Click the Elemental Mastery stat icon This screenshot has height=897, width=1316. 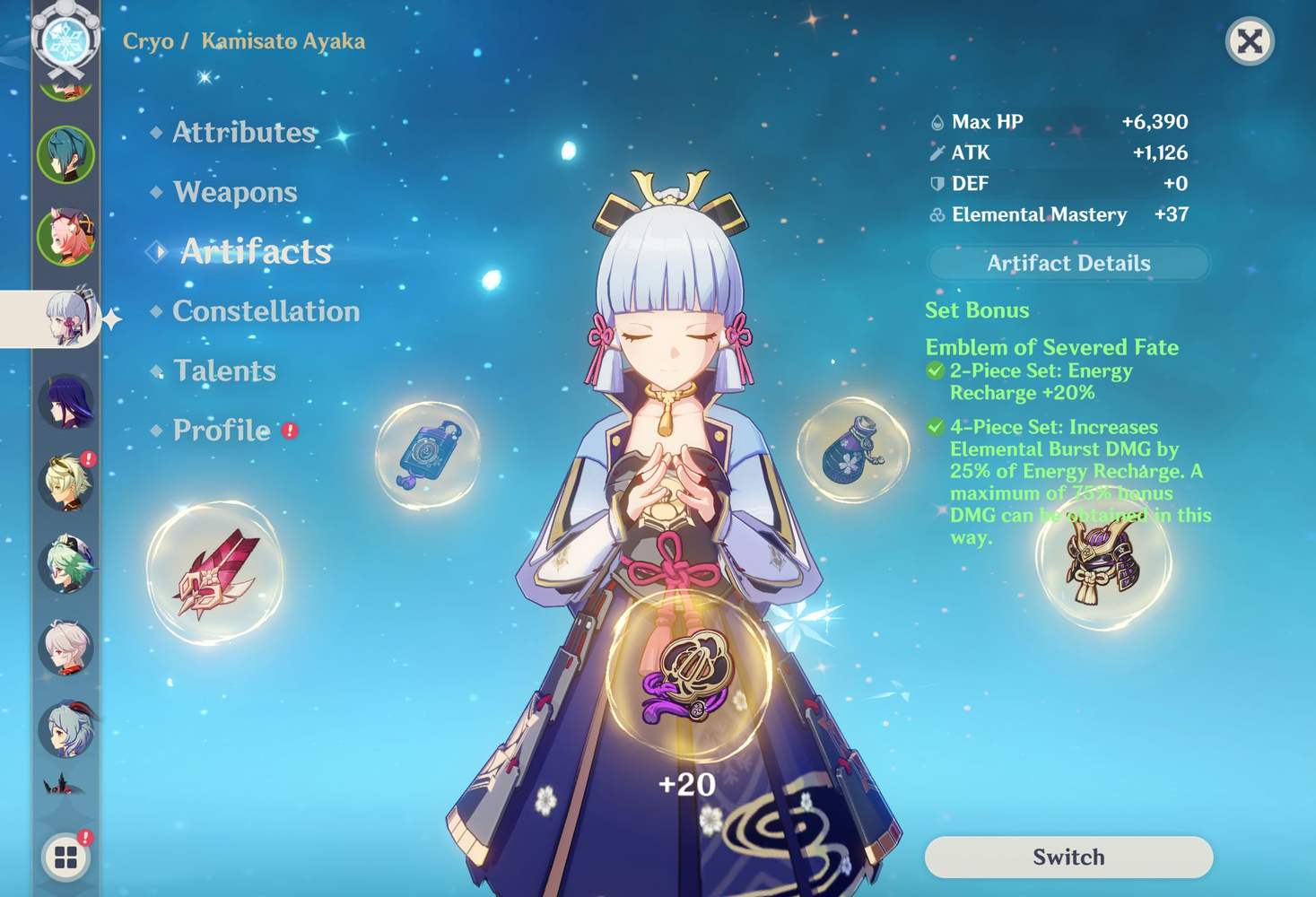[936, 215]
